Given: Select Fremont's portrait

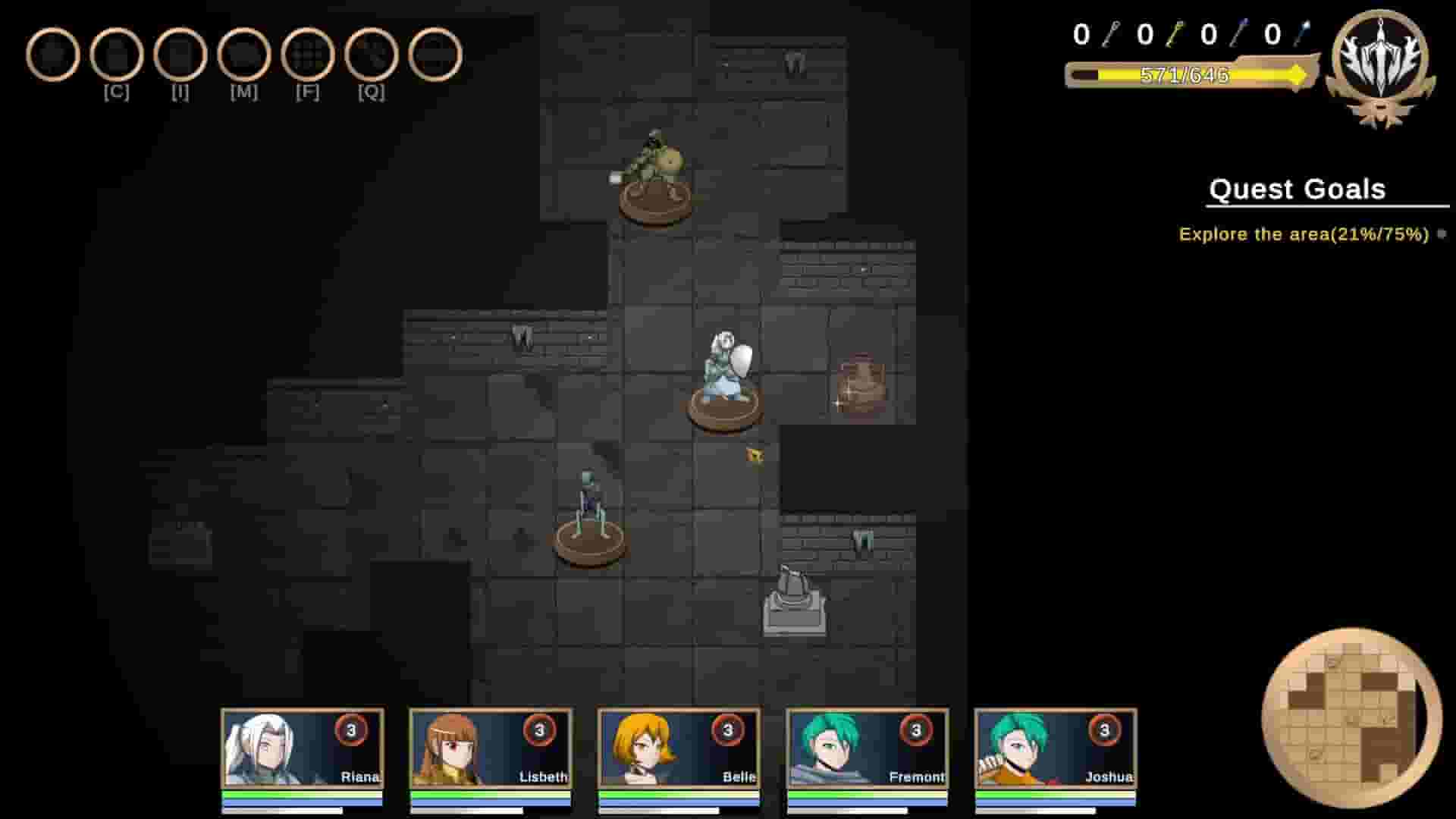Looking at the screenshot, I should click(x=867, y=751).
